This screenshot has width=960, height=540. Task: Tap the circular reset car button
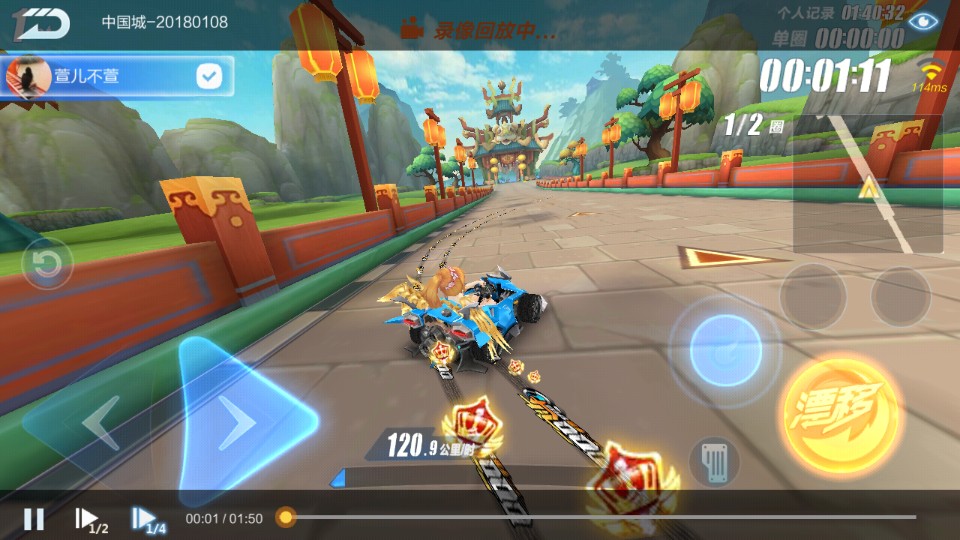click(46, 264)
